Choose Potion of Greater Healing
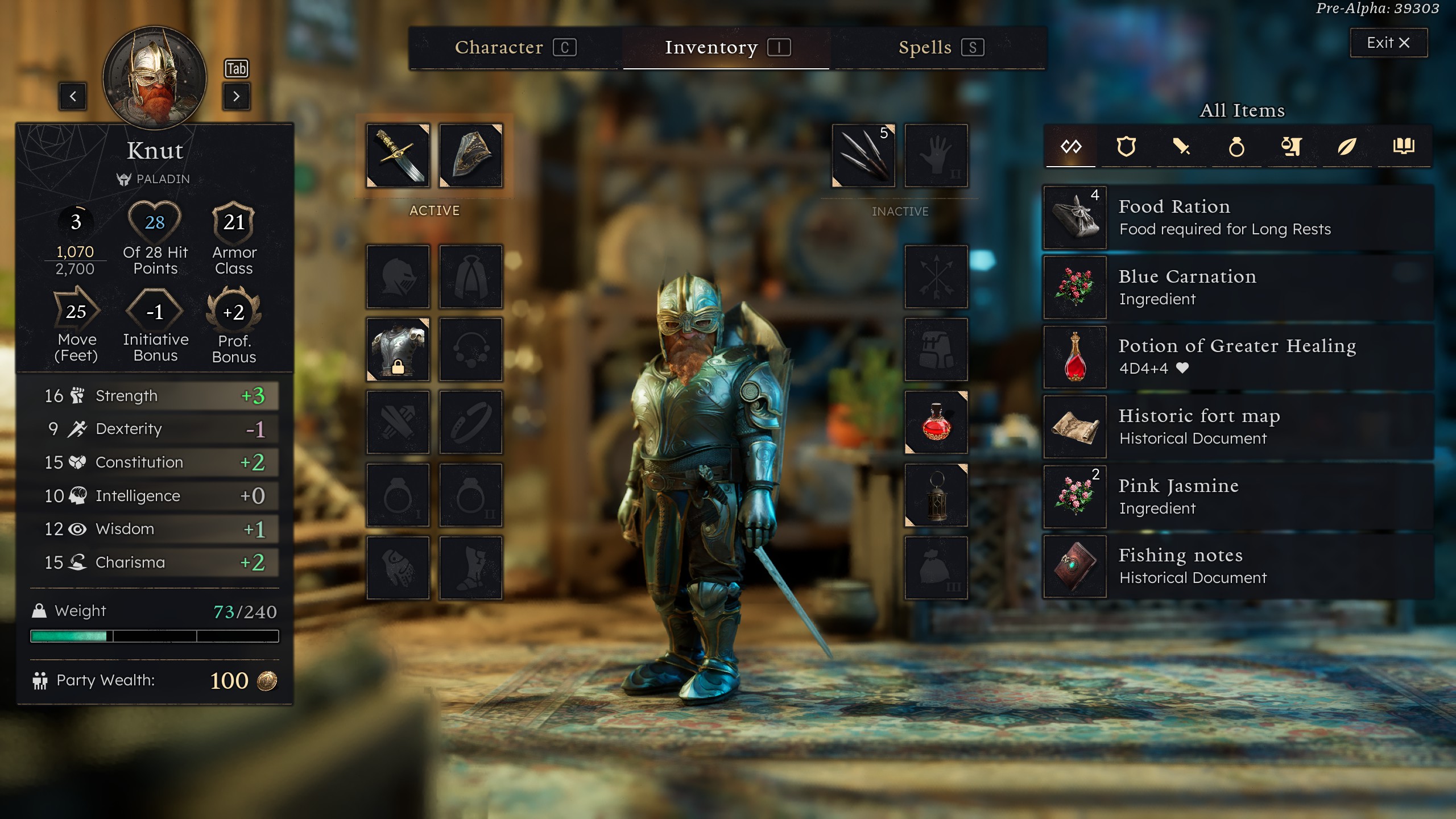This screenshot has width=1456, height=819. tap(1239, 357)
